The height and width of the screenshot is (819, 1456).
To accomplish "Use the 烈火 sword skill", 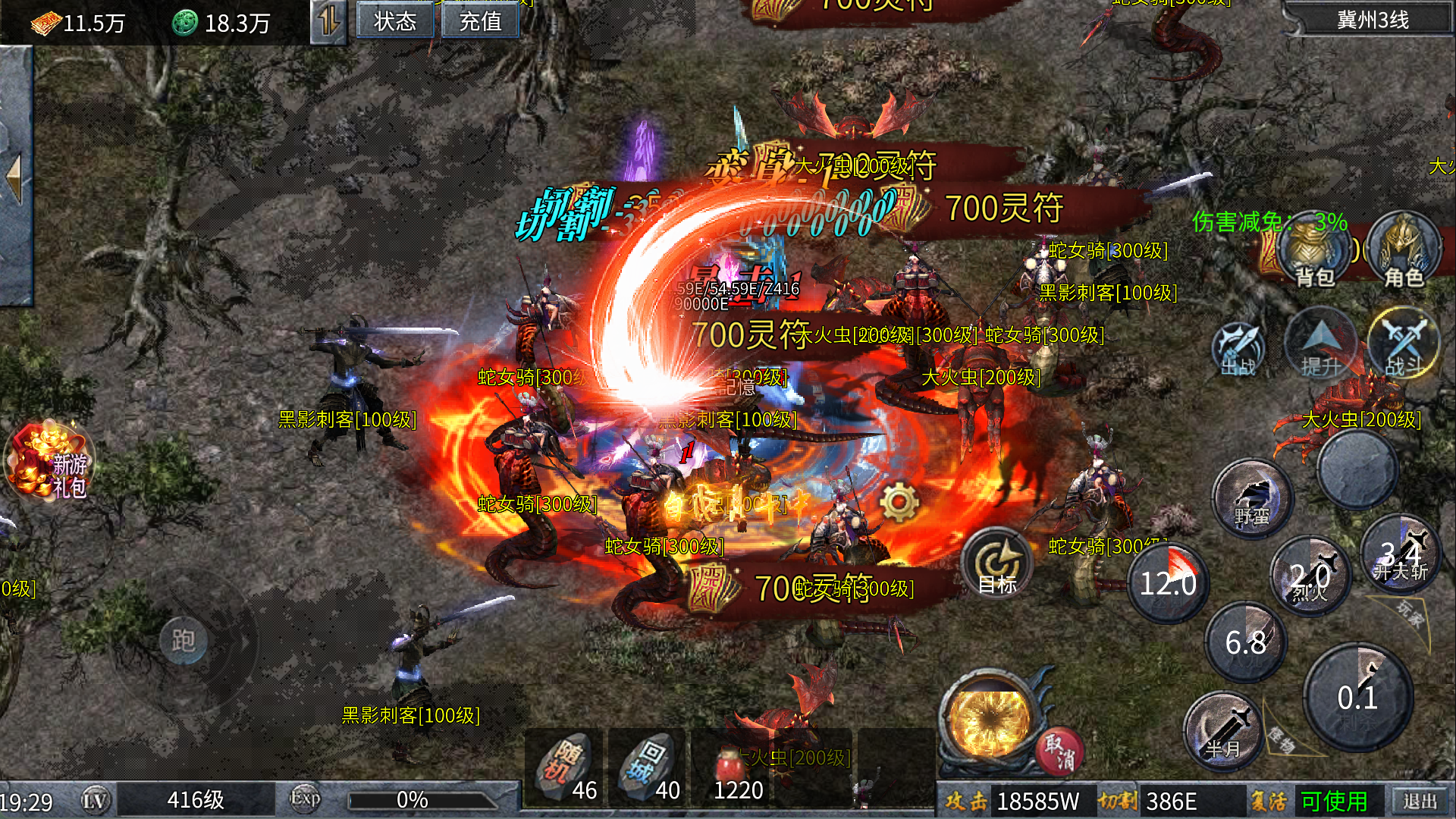I will (x=1310, y=576).
